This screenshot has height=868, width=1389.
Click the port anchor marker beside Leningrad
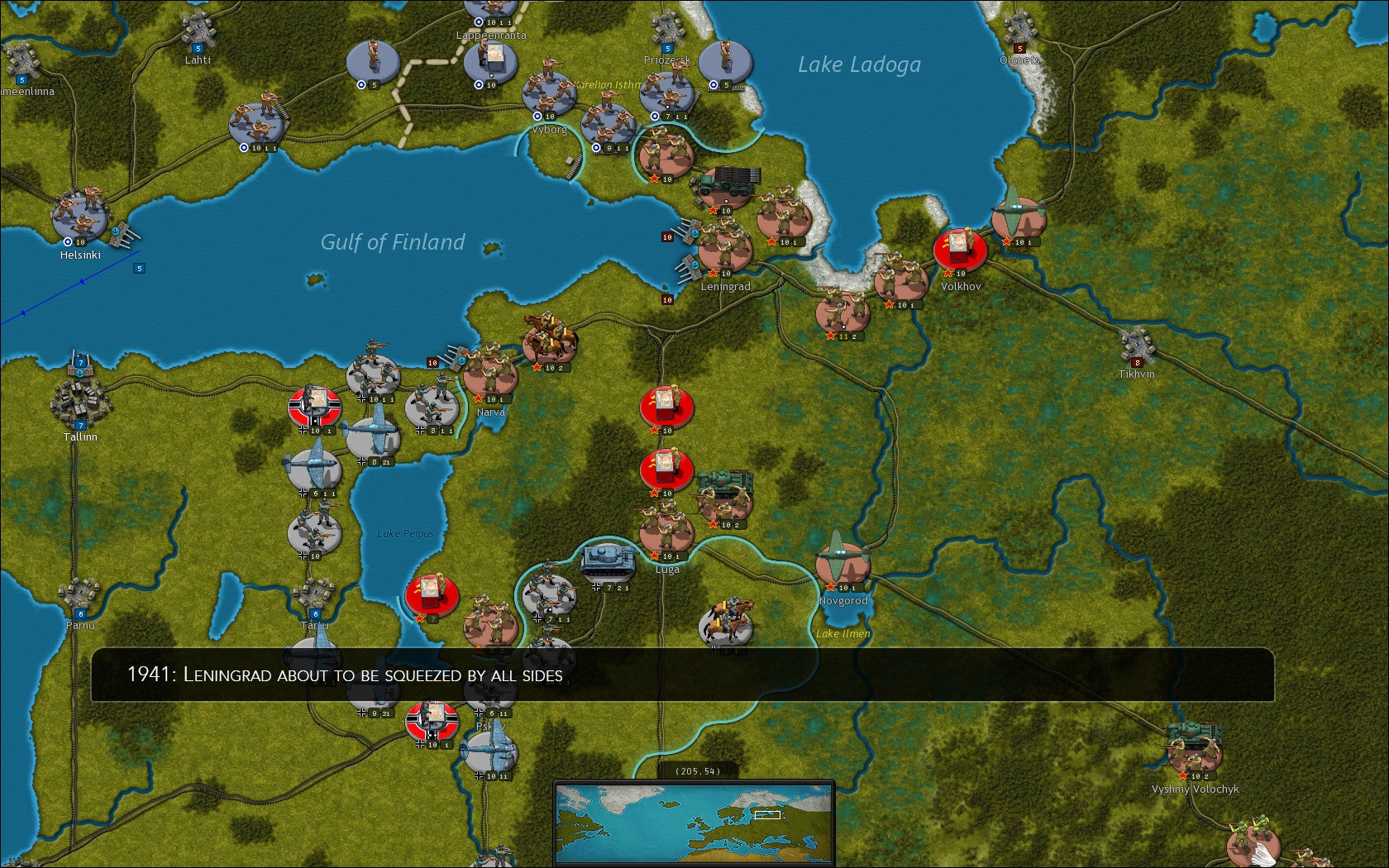click(695, 265)
